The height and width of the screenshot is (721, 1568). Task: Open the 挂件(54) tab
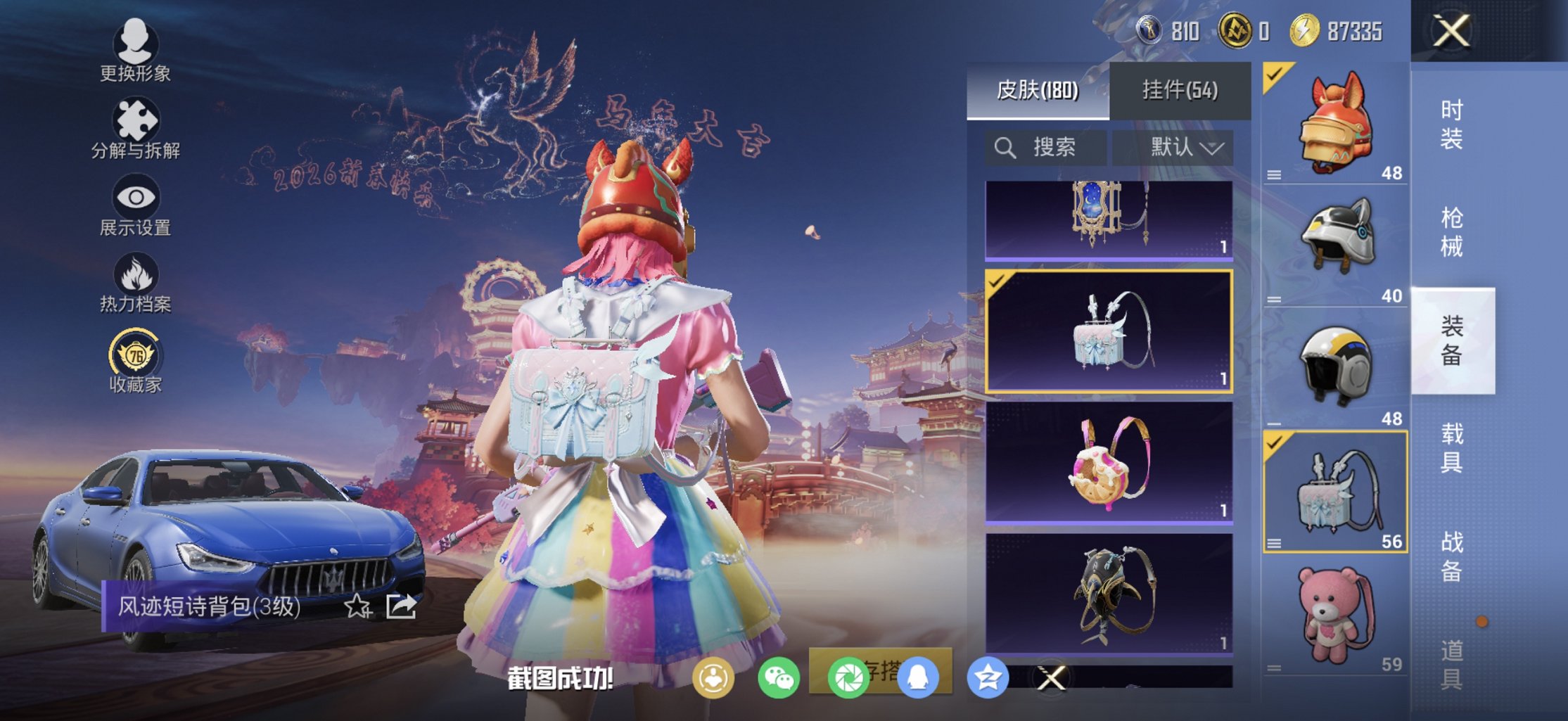click(1180, 90)
